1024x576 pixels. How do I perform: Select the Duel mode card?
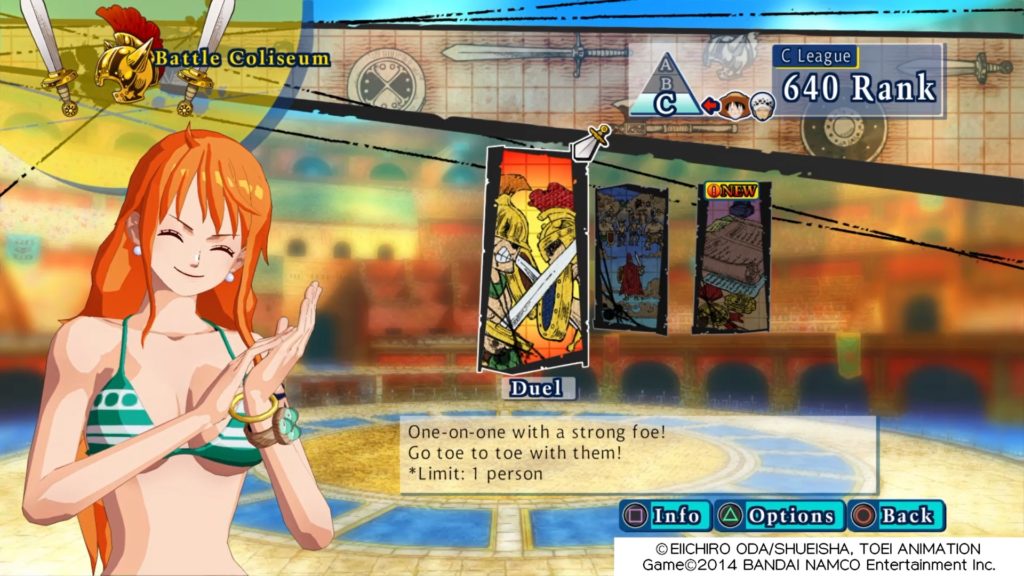pyautogui.click(x=531, y=260)
